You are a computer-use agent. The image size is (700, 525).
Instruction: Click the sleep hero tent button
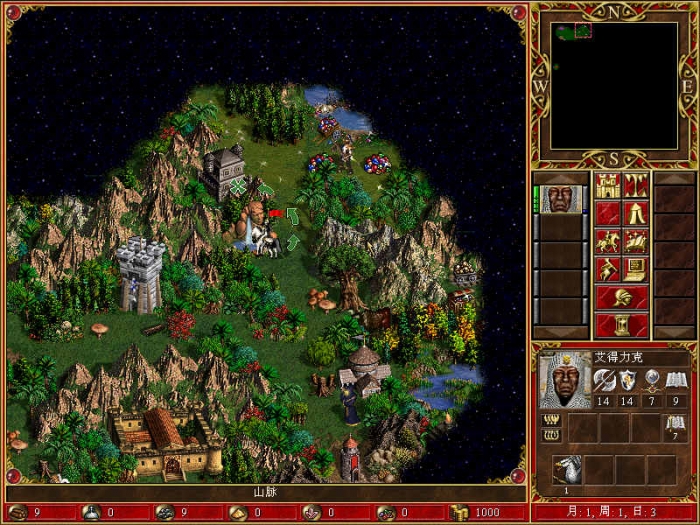636,213
